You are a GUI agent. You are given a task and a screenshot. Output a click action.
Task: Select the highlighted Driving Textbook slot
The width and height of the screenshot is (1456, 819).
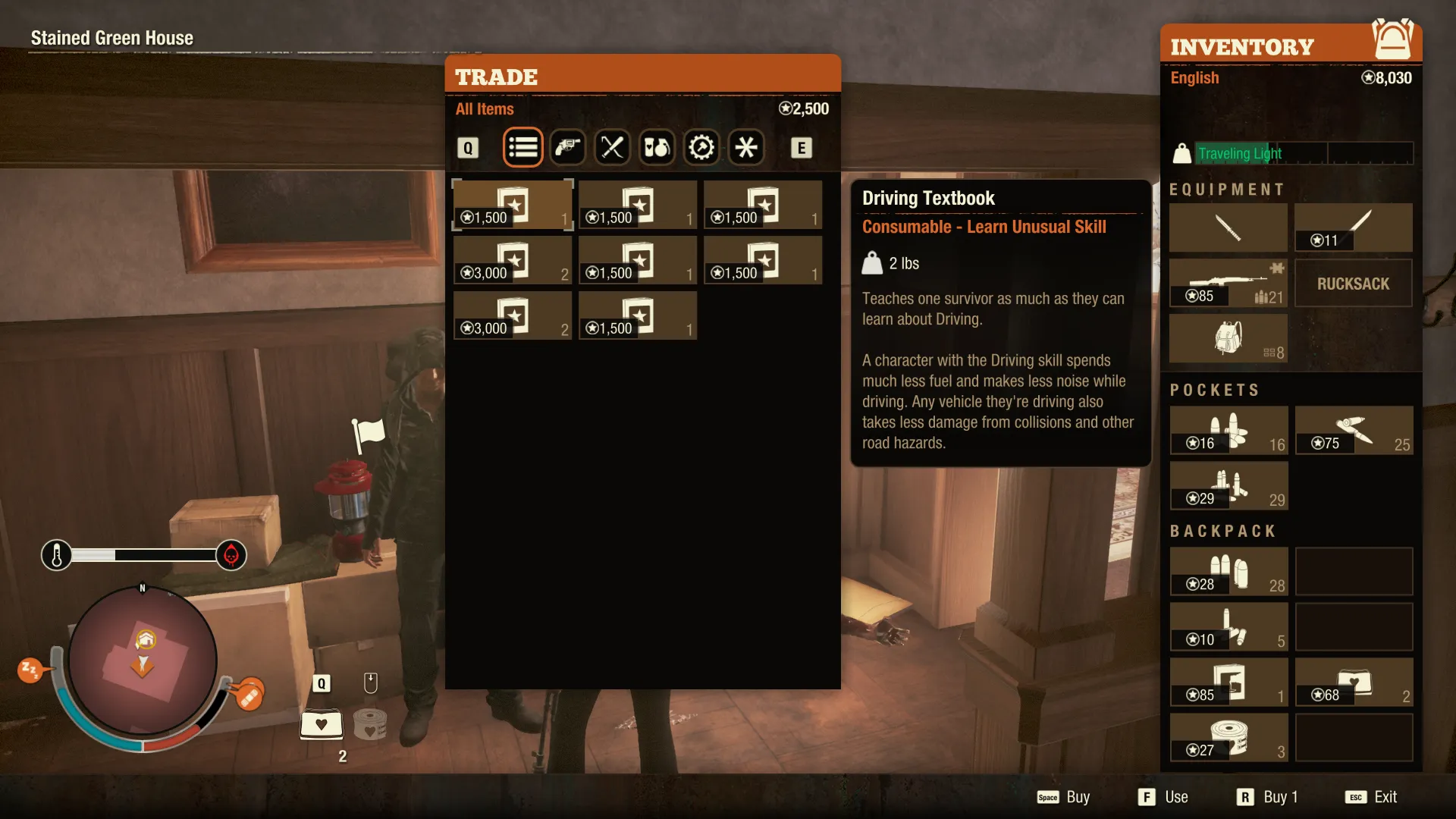[513, 205]
